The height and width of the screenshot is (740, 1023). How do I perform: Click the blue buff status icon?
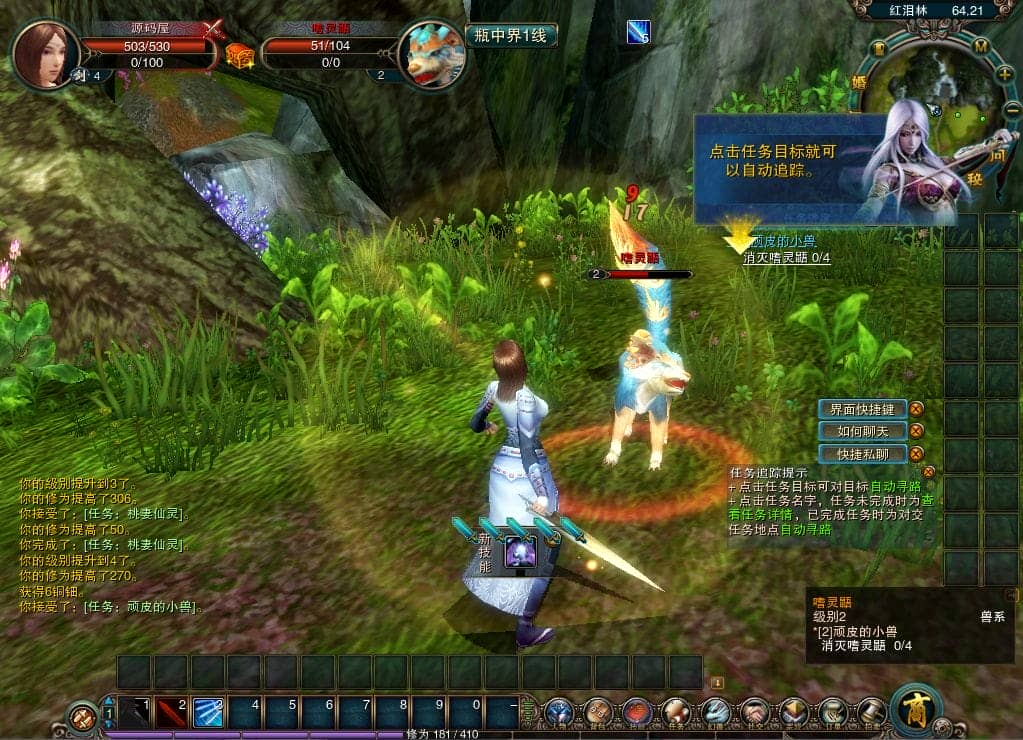[638, 33]
